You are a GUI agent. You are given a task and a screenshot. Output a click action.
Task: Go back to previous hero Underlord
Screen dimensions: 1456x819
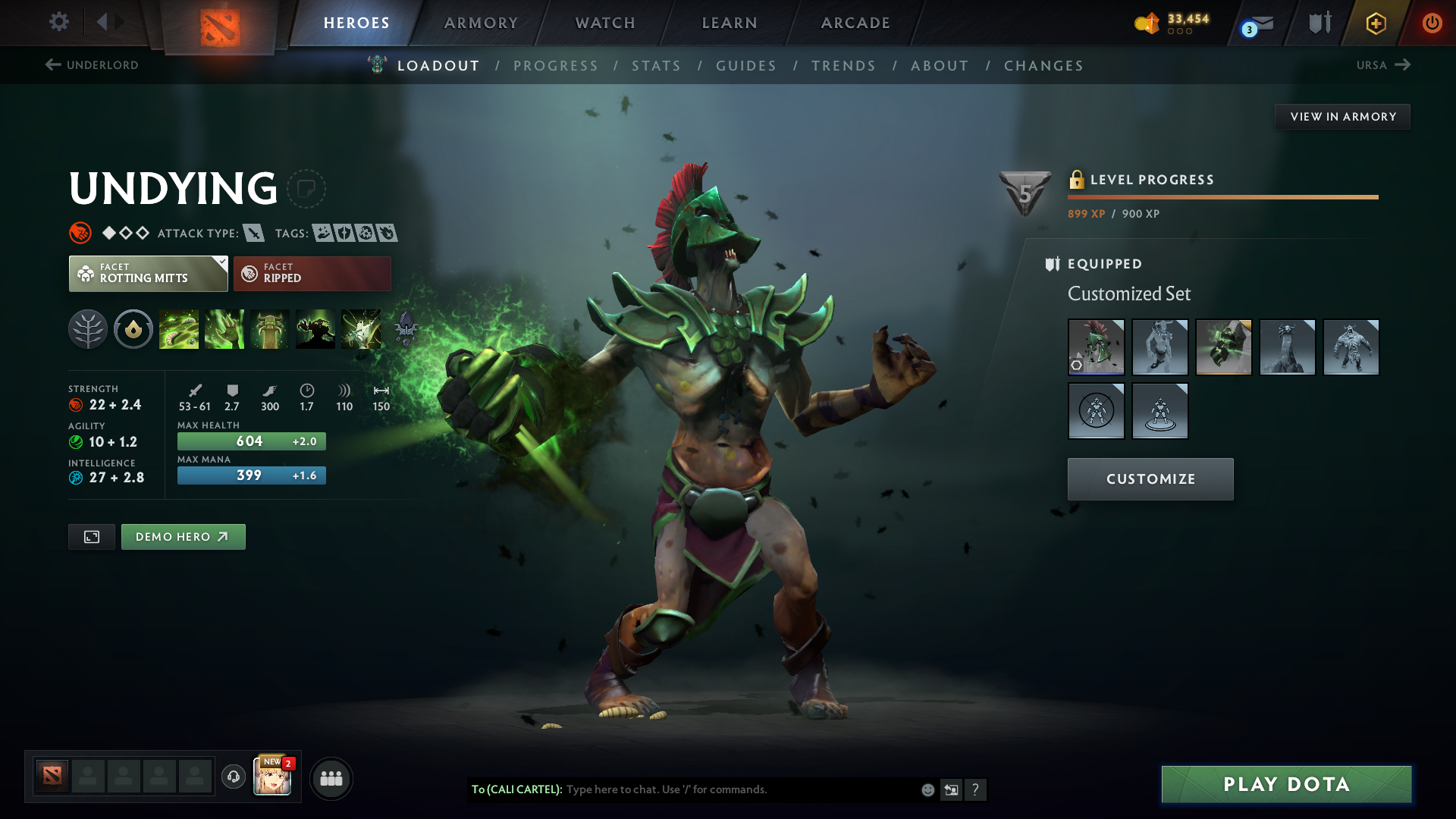pyautogui.click(x=92, y=65)
